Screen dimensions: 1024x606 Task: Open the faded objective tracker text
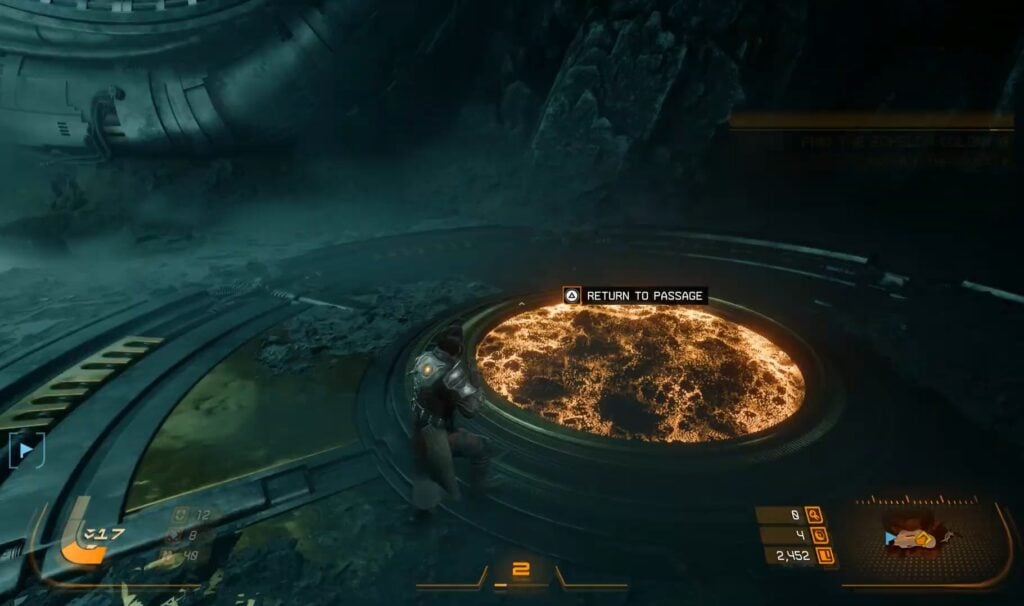tap(905, 150)
